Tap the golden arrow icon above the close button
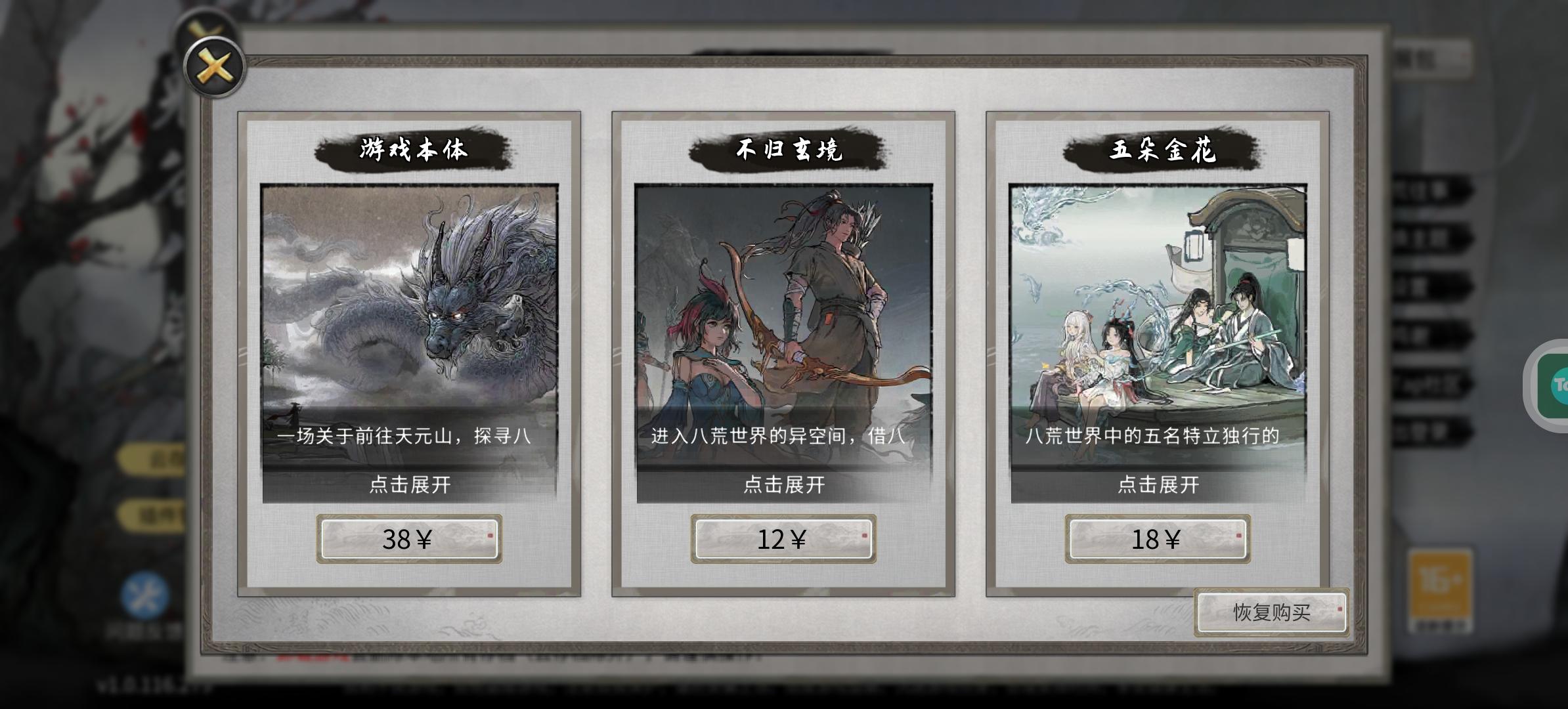This screenshot has width=1568, height=709. [x=204, y=26]
